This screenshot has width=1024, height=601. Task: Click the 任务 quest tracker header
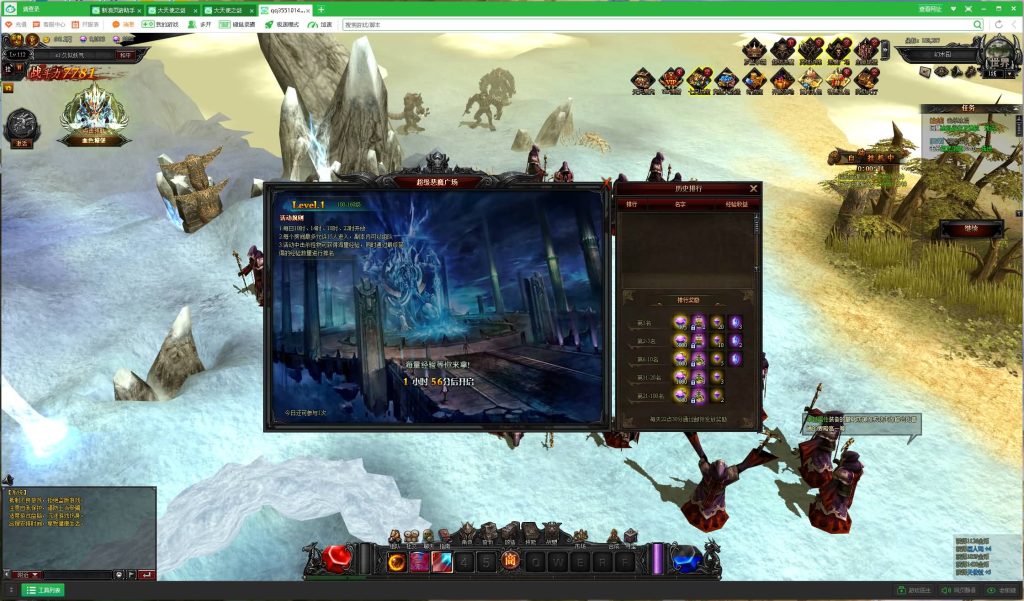(965, 108)
